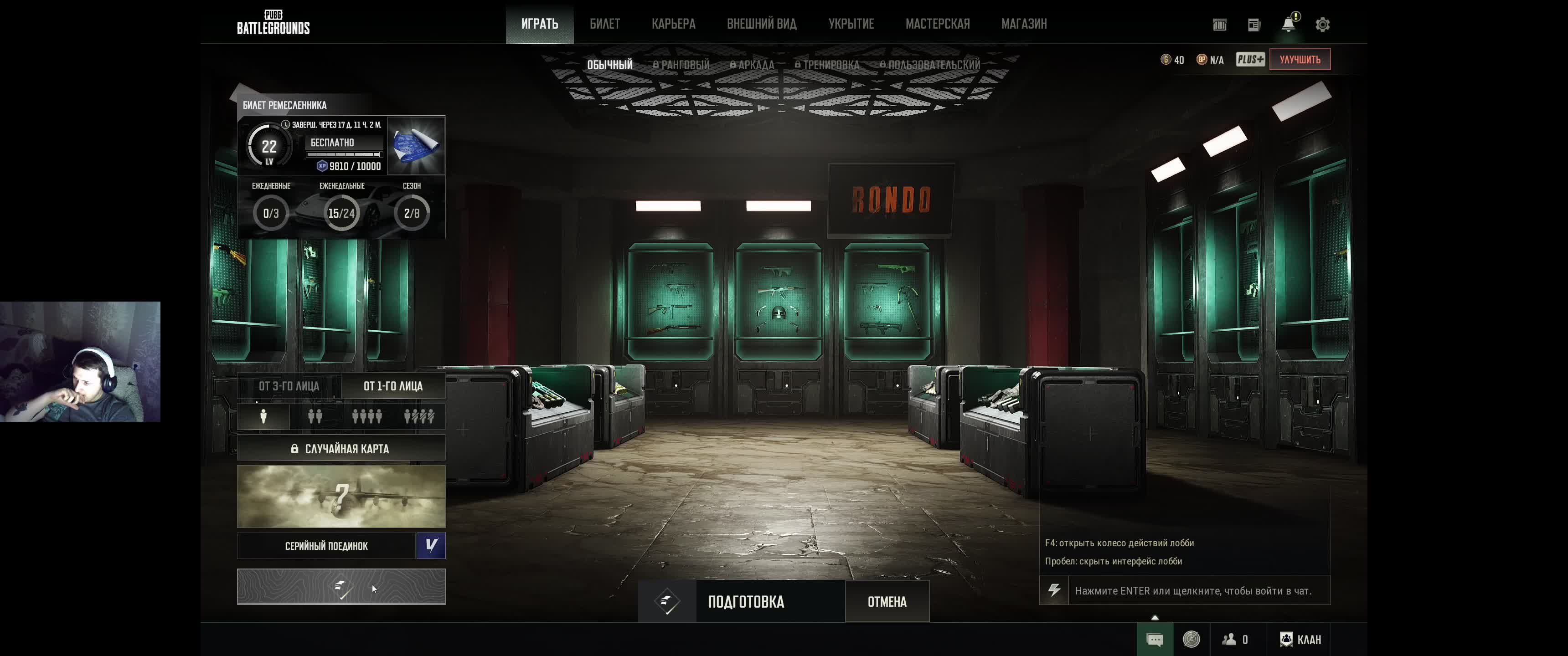Cancel matchmaking with ОТМЕНА button
Screen dimensions: 1568x656
(x=886, y=602)
